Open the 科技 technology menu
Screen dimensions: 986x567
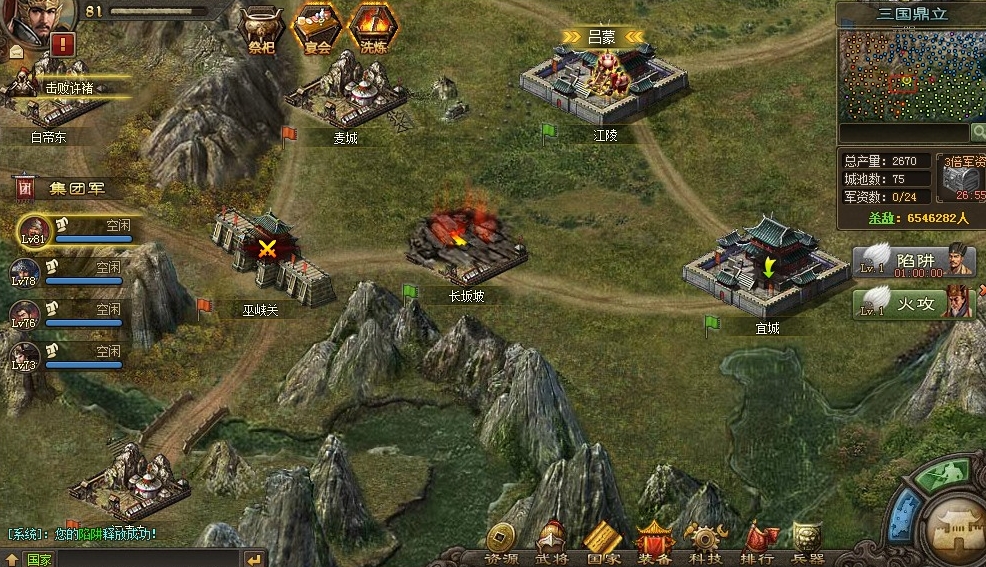[x=706, y=544]
